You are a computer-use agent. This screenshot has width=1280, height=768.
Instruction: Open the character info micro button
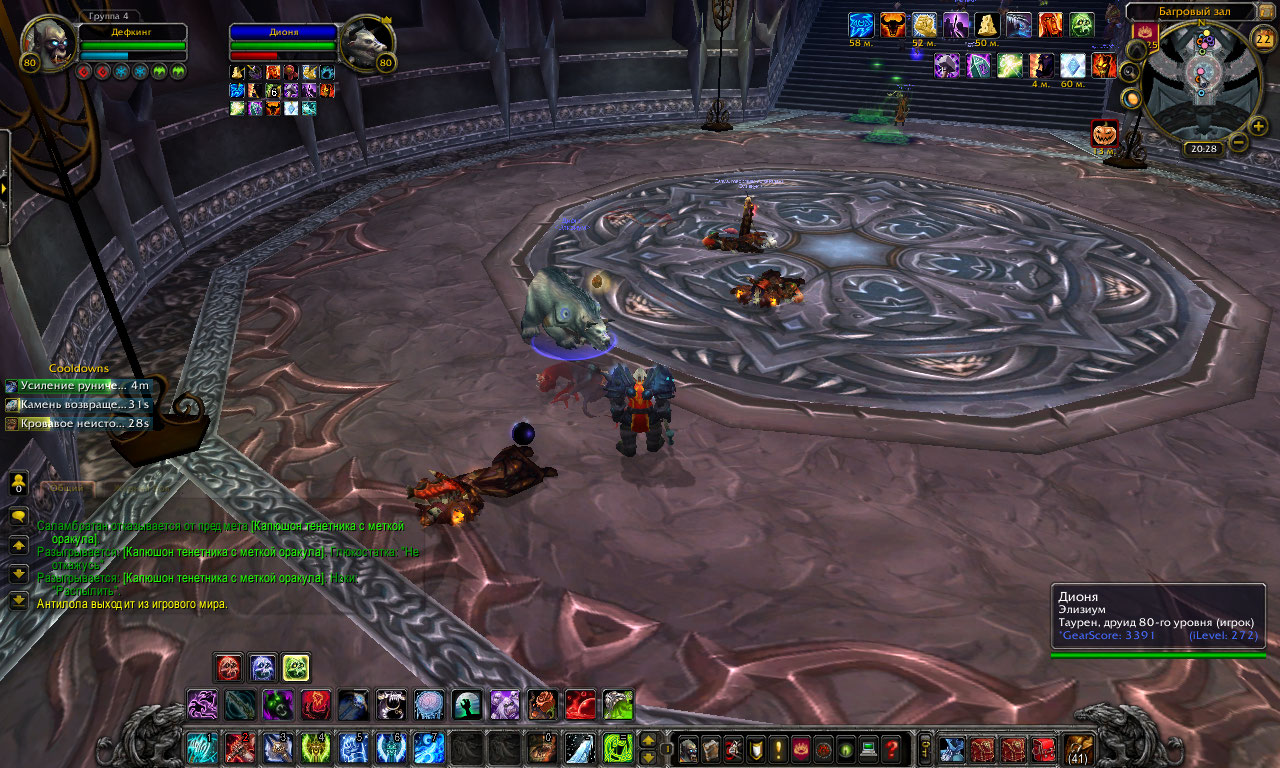(x=689, y=748)
